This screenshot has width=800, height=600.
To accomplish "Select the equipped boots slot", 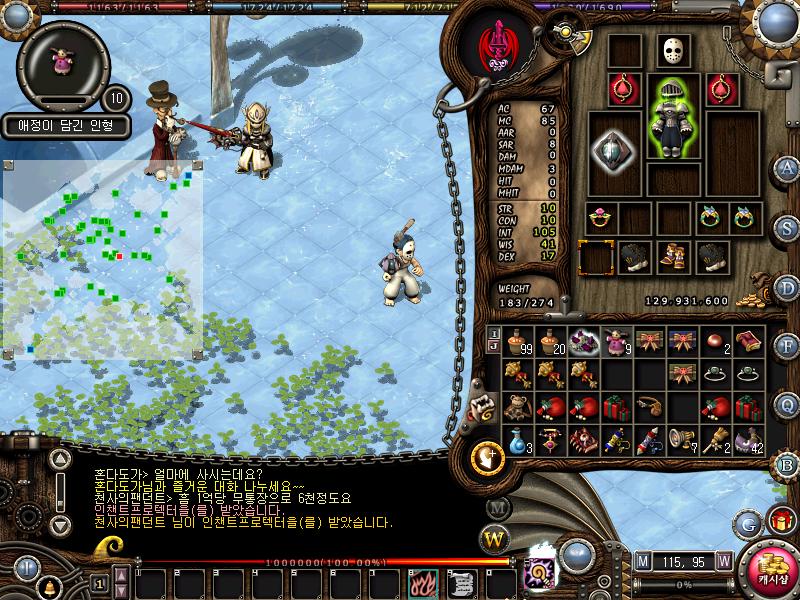I will point(672,257).
